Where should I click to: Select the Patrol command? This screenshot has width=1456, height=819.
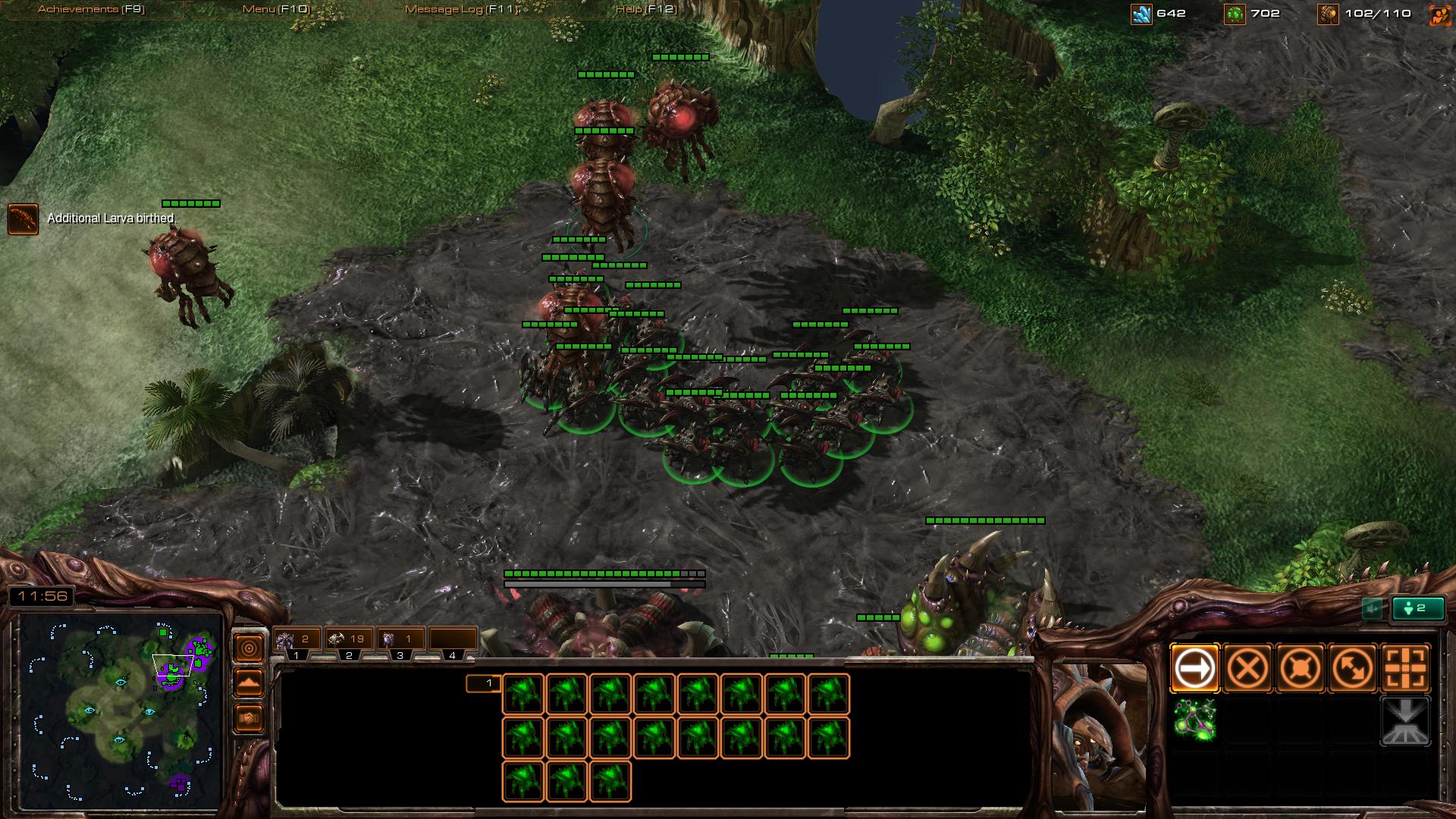point(1354,668)
